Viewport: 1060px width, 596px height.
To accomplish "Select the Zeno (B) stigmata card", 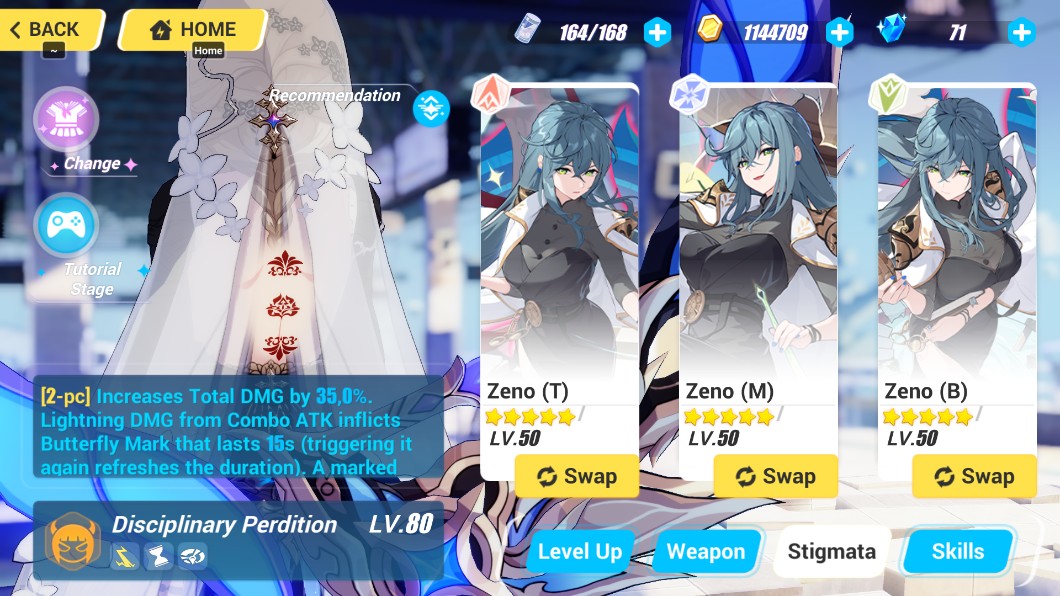I will (957, 260).
